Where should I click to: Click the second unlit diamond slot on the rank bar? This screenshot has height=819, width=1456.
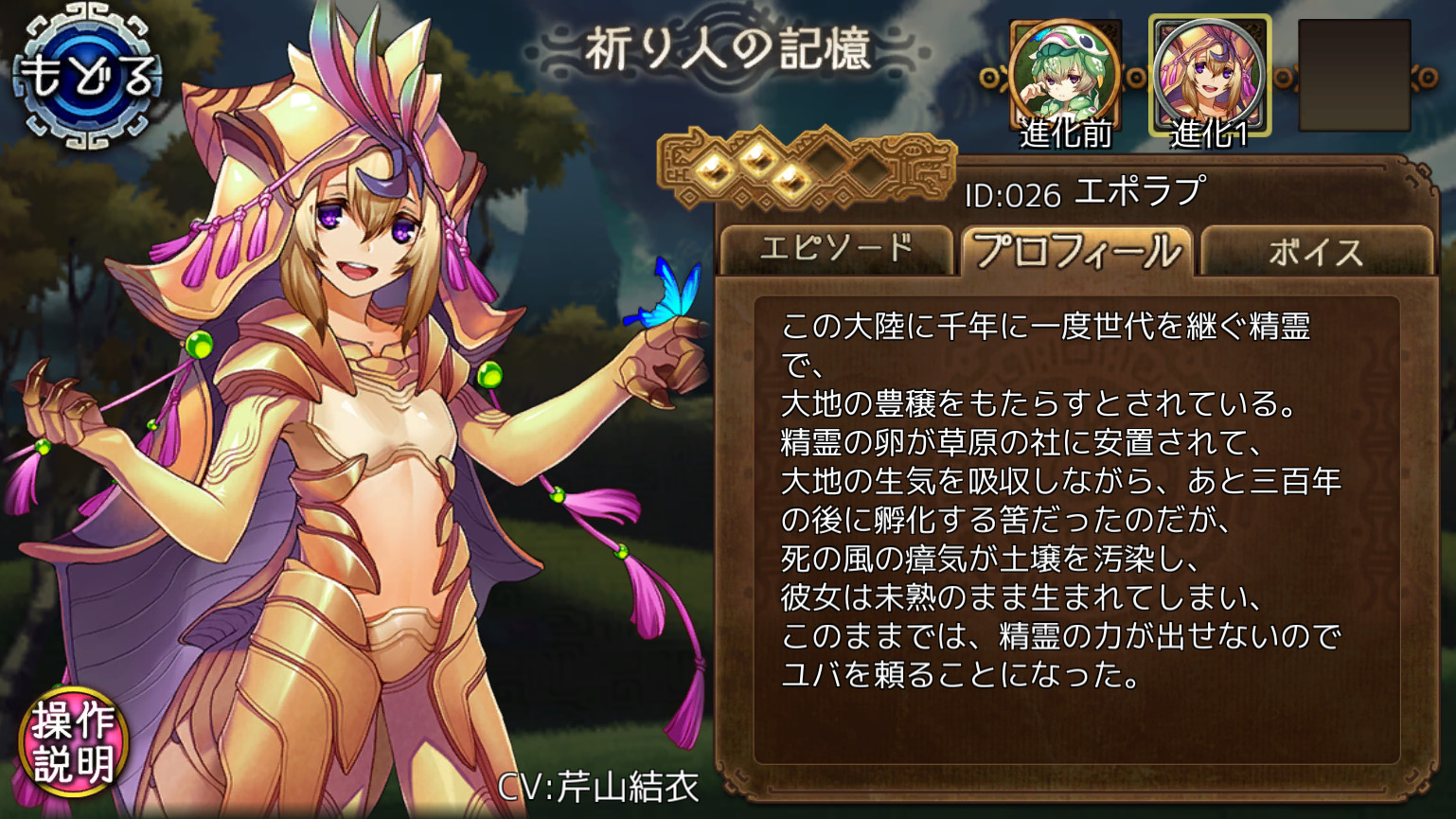[x=868, y=172]
